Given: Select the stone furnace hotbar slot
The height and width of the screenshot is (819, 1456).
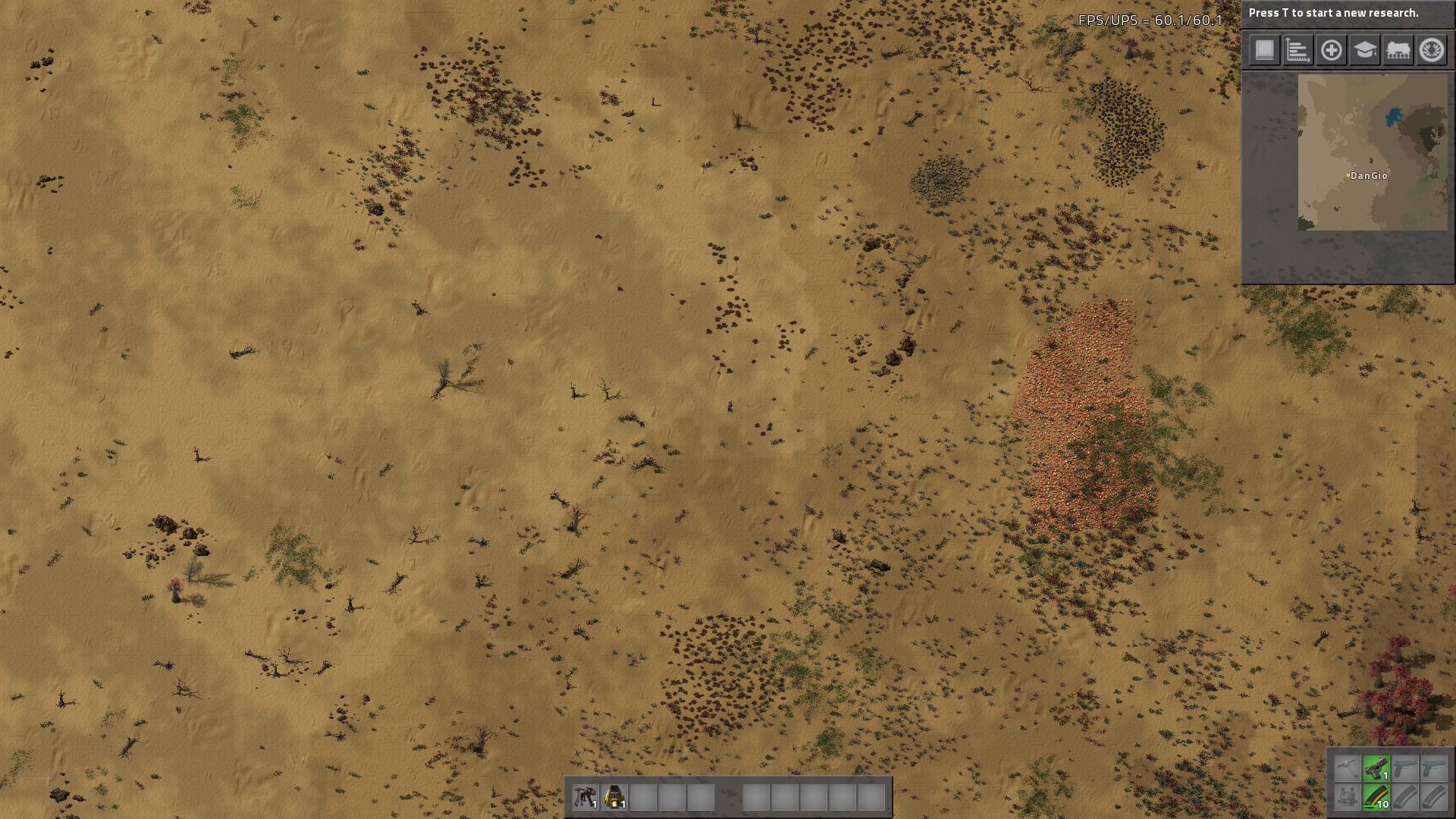Looking at the screenshot, I should 614,797.
